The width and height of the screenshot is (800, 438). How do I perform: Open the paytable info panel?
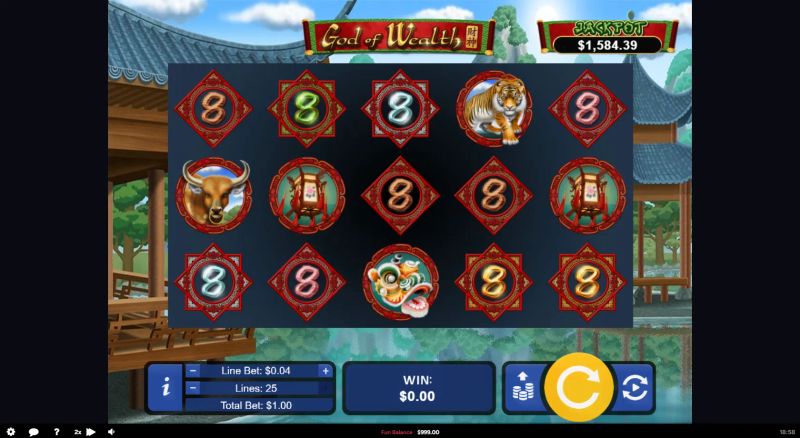(x=165, y=388)
